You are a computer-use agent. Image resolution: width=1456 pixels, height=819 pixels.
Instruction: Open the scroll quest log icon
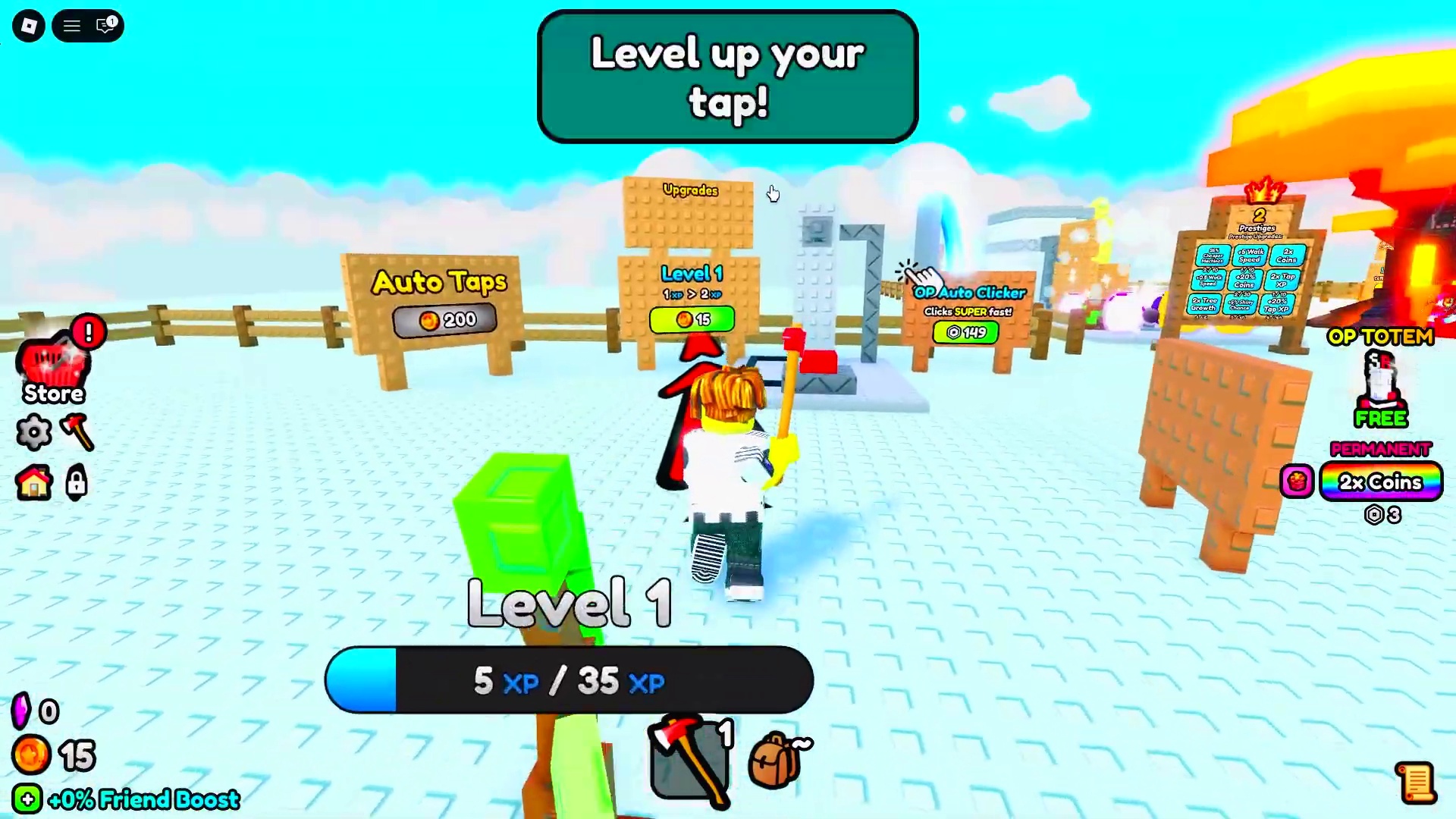pyautogui.click(x=1415, y=783)
